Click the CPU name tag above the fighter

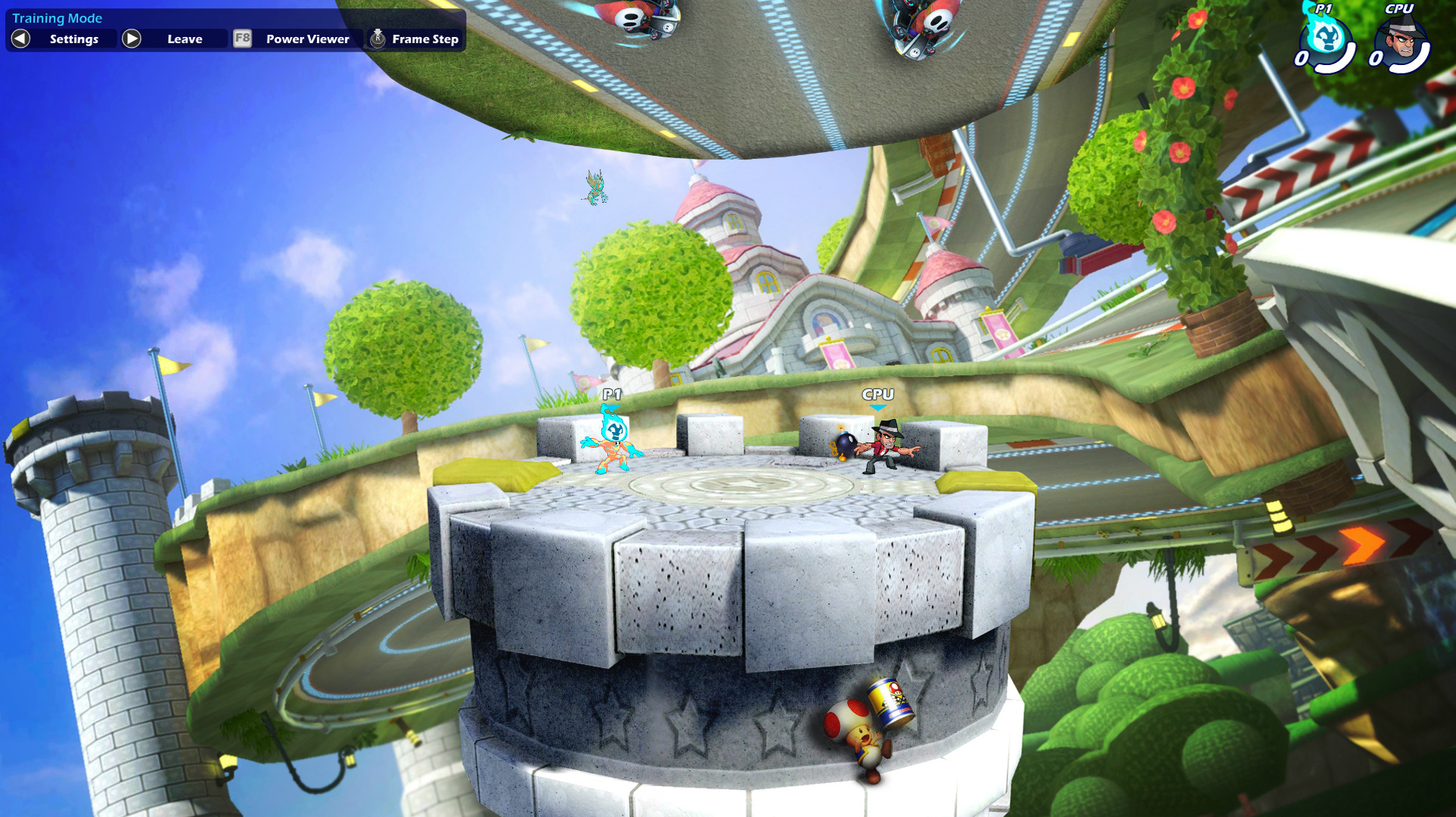pos(877,394)
